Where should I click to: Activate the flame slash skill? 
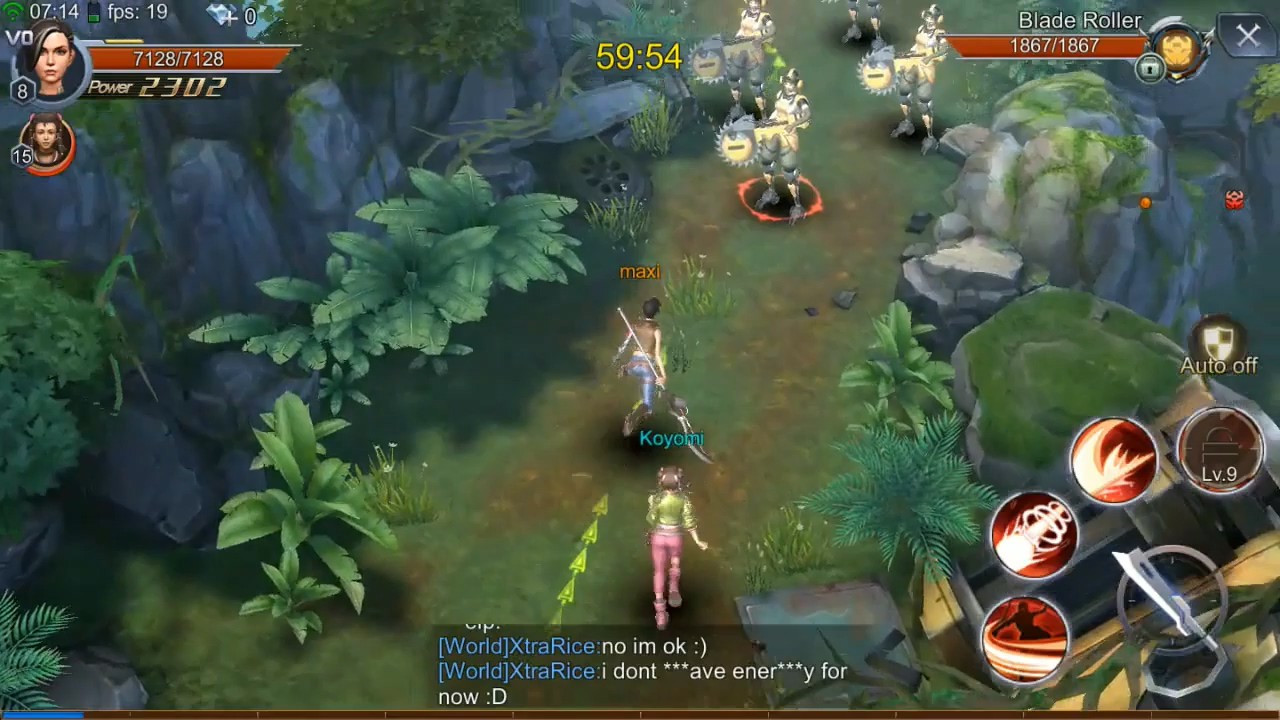click(x=1113, y=461)
